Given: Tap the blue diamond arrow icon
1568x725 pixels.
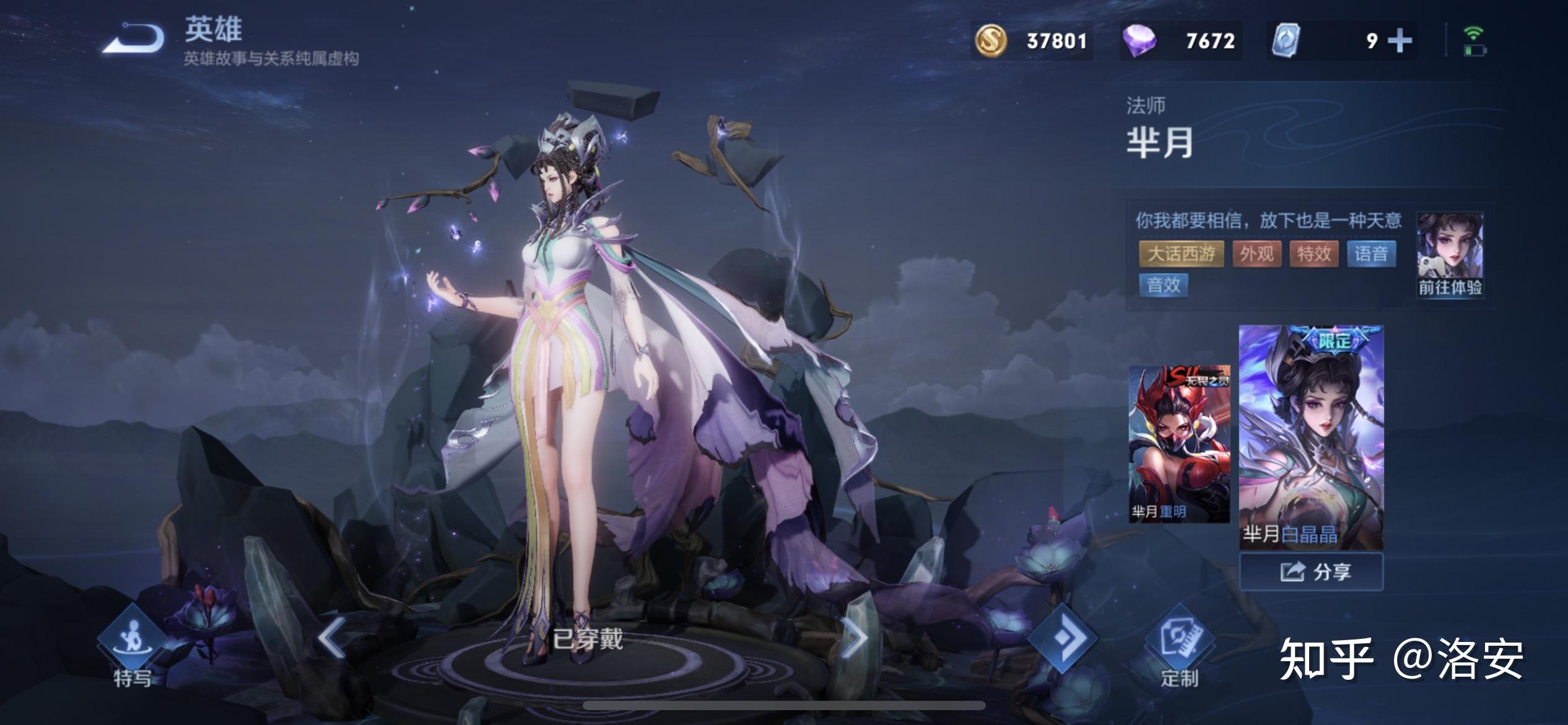Looking at the screenshot, I should [1063, 638].
